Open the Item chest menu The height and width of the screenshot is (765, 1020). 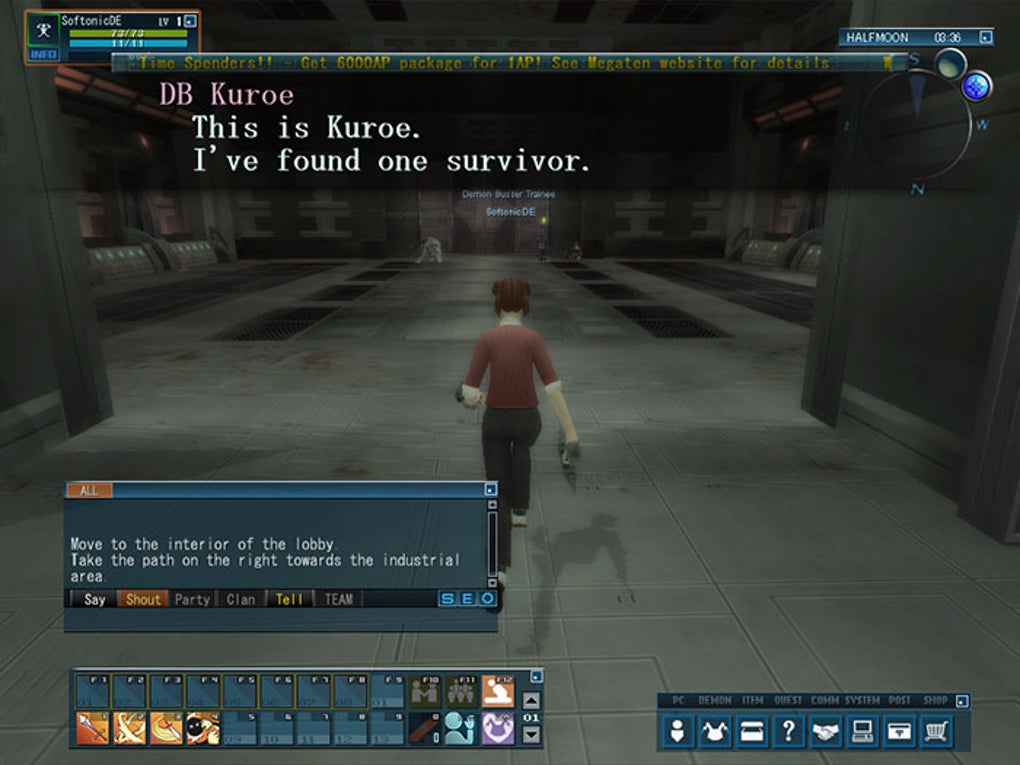751,732
